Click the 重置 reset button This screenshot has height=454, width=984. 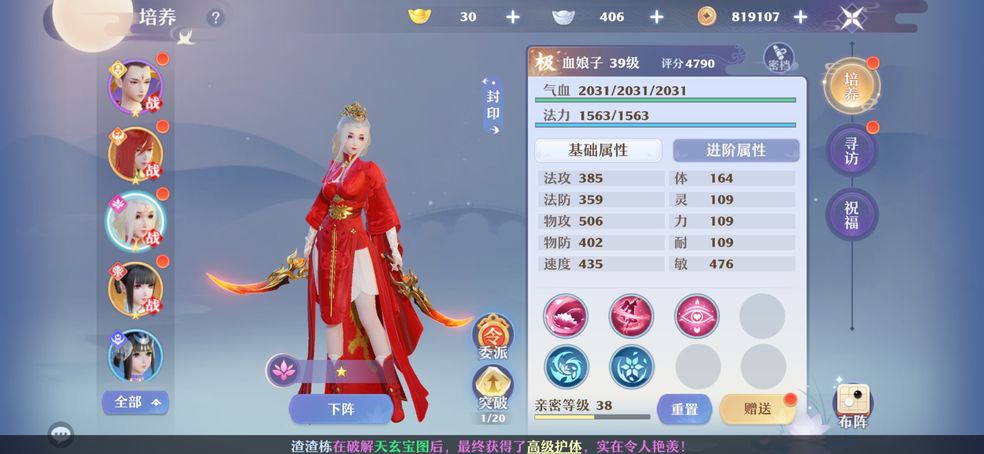tap(684, 408)
